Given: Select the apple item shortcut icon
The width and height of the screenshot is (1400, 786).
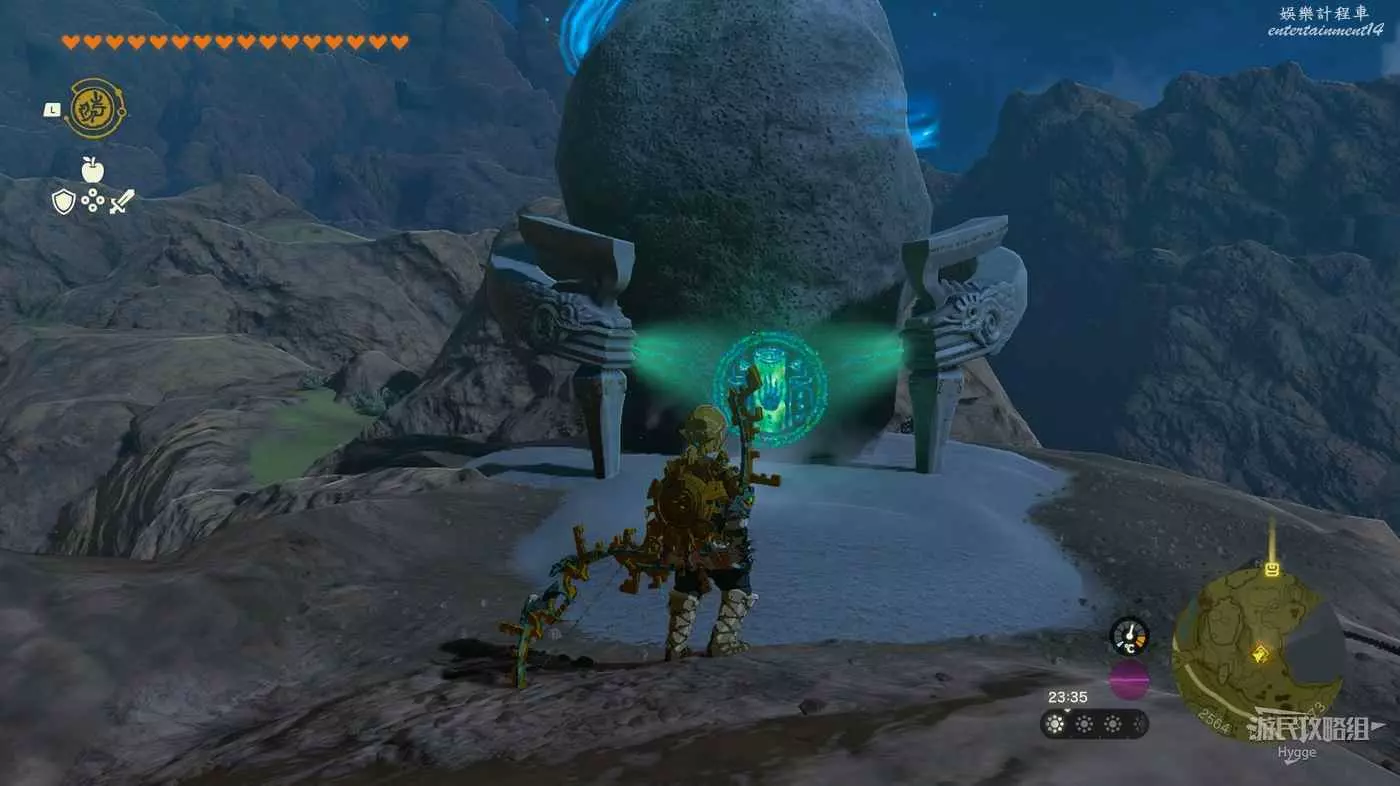Looking at the screenshot, I should pyautogui.click(x=93, y=169).
